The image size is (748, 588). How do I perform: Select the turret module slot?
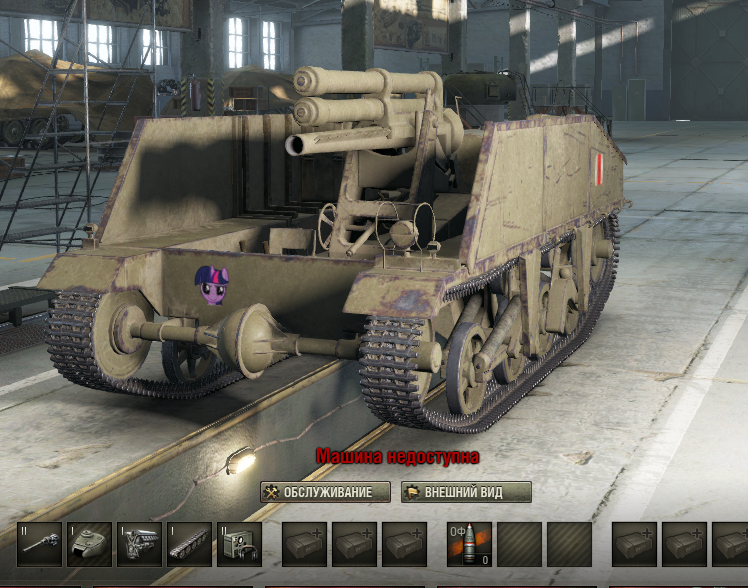coord(89,544)
